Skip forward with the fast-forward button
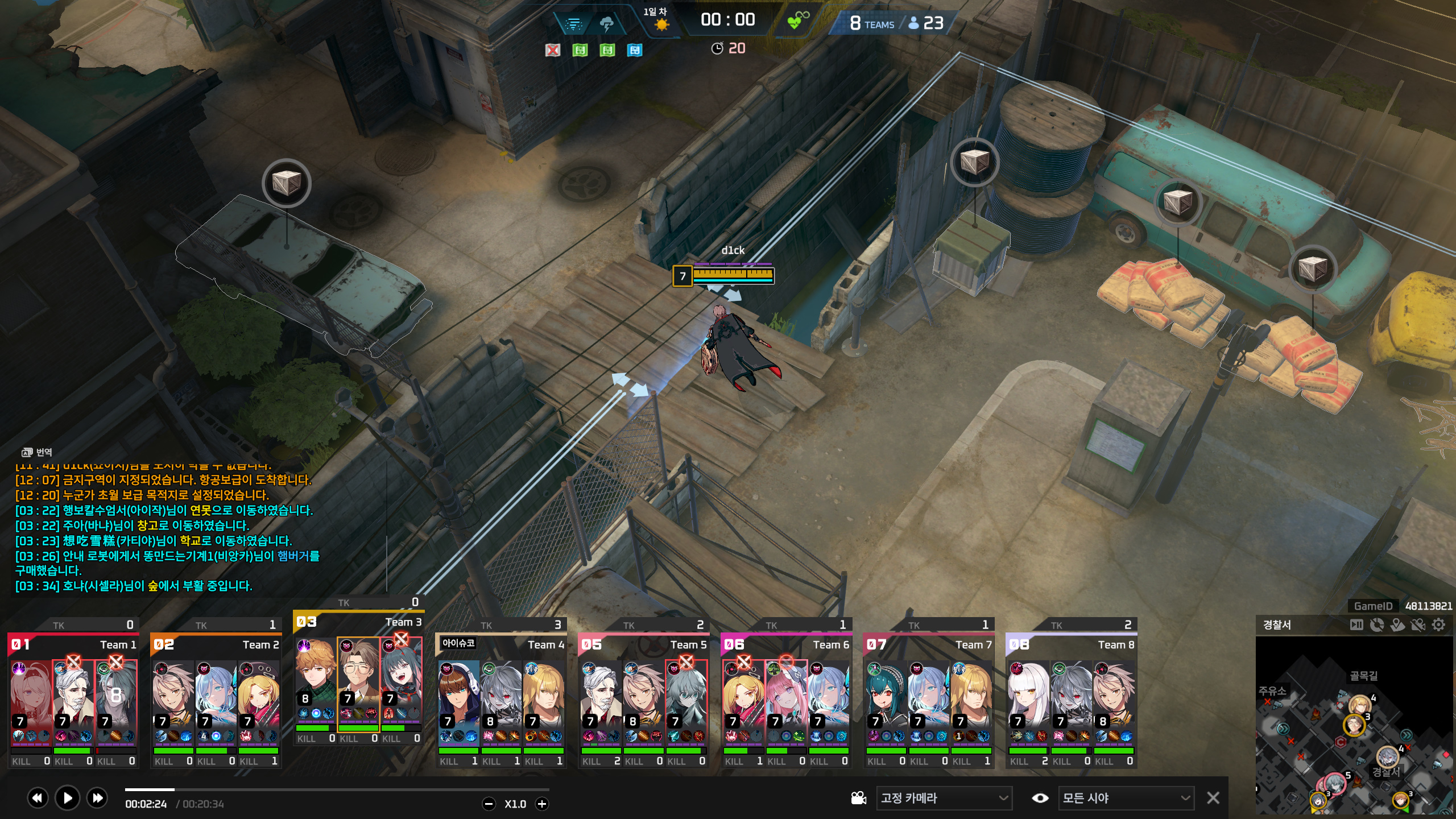Image resolution: width=1456 pixels, height=819 pixels. click(x=97, y=798)
